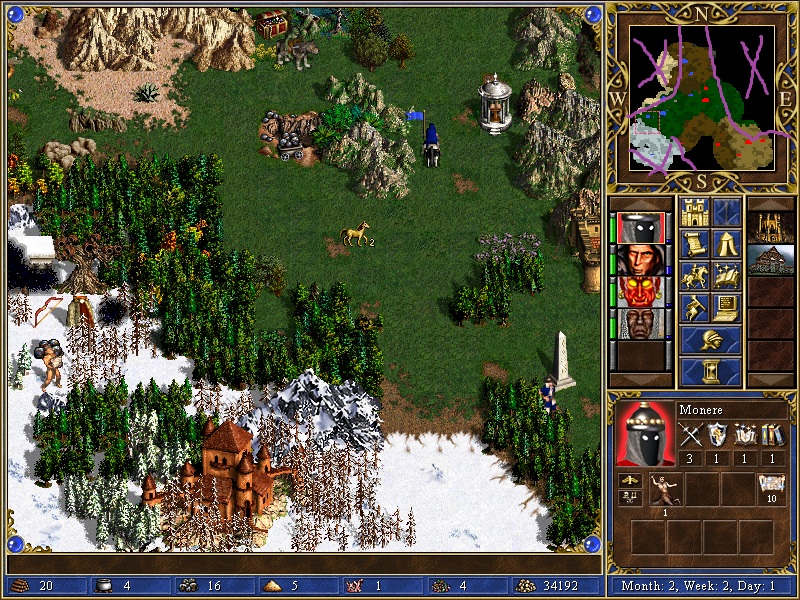Click the mana points icon showing 10
The height and width of the screenshot is (600, 800).
[771, 489]
